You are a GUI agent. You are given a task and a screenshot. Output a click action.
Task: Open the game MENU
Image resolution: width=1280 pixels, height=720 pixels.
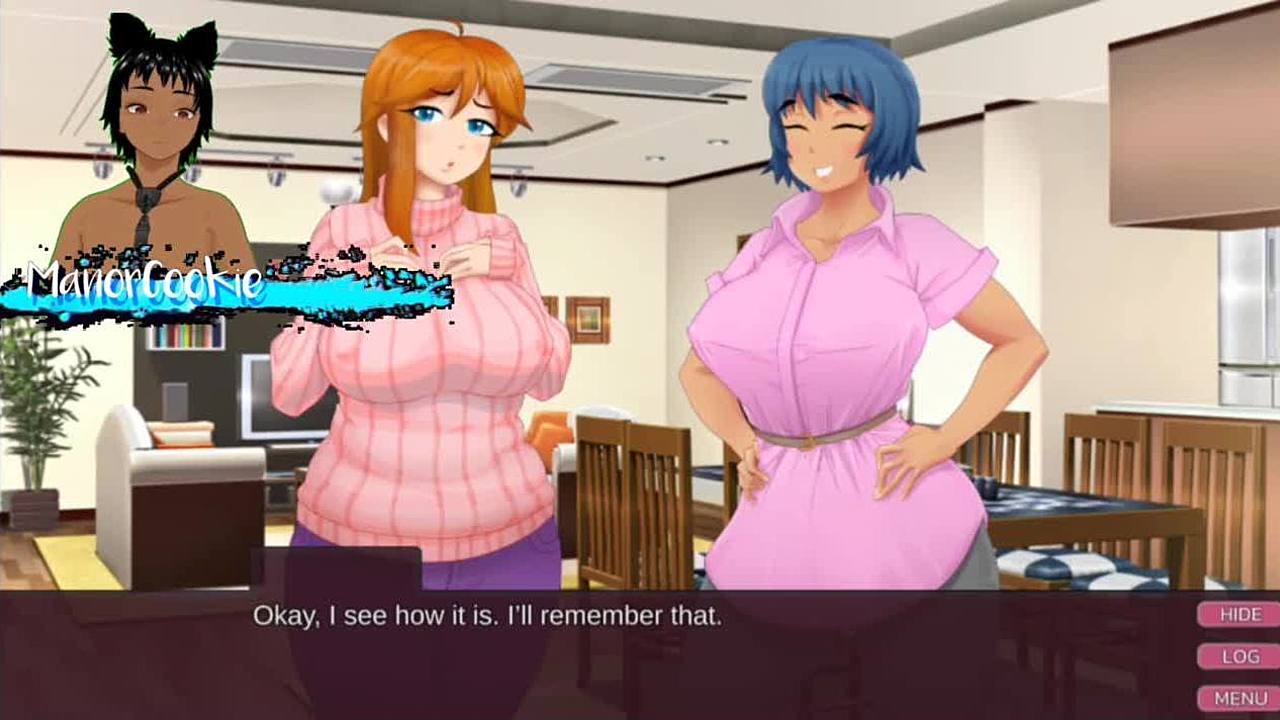(x=1239, y=698)
